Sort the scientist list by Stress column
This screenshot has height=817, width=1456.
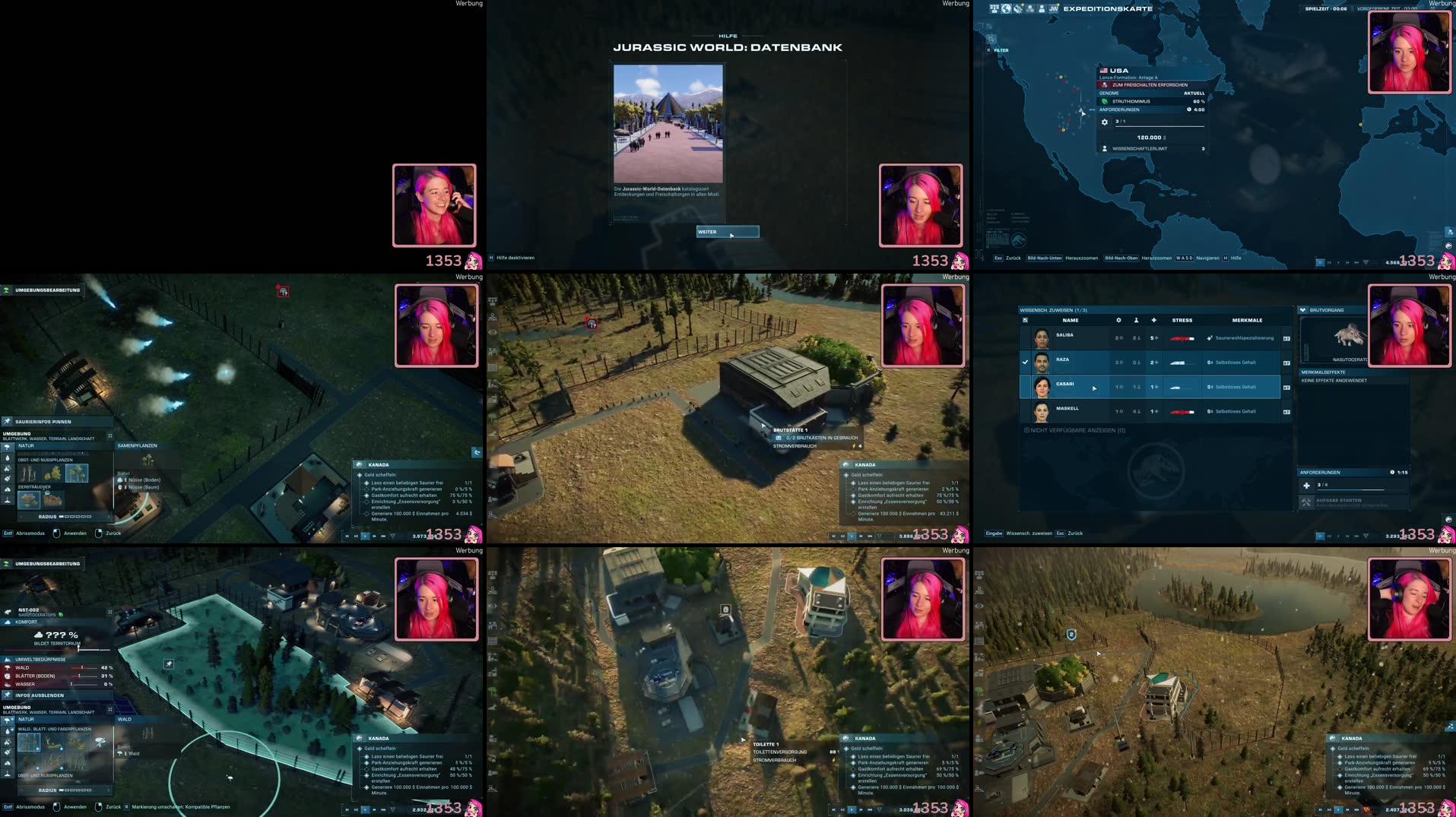(1182, 321)
